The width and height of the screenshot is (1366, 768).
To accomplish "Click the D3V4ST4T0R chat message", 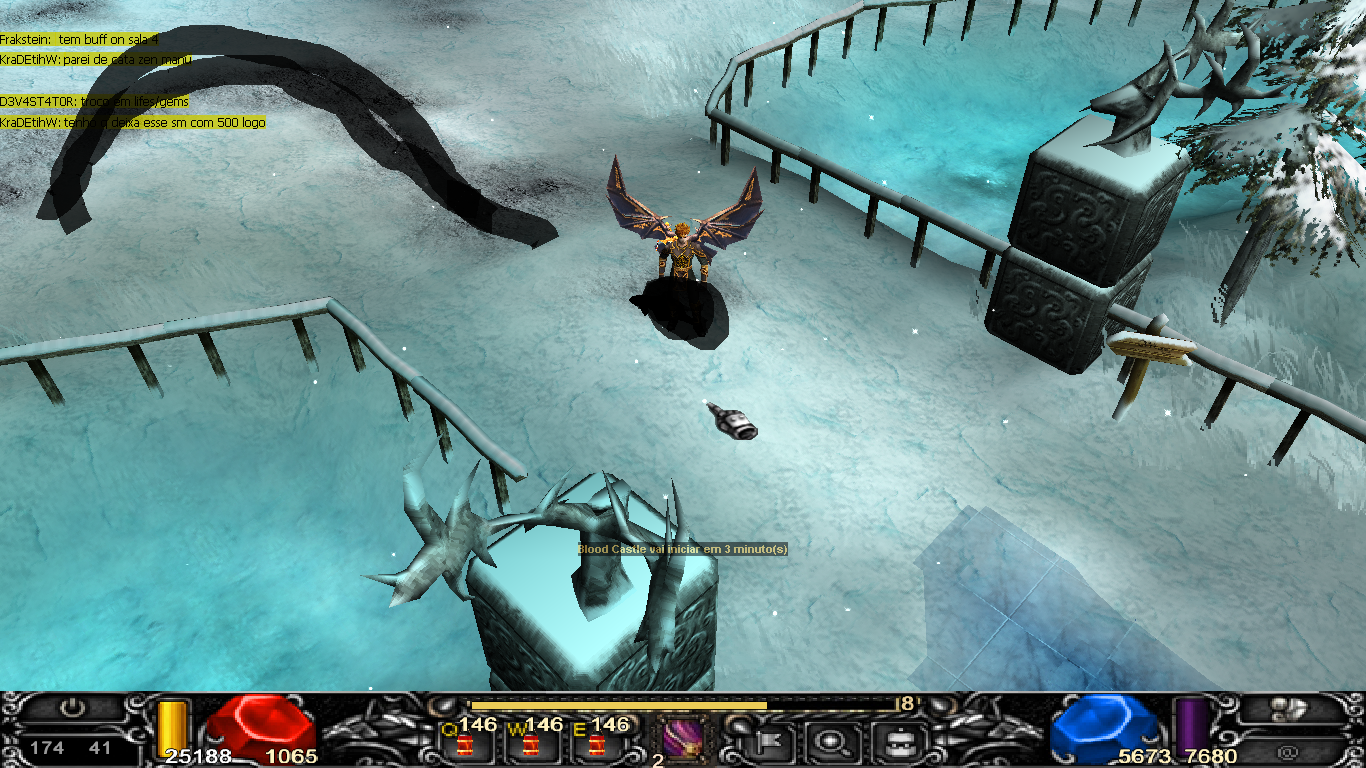I will (94, 102).
